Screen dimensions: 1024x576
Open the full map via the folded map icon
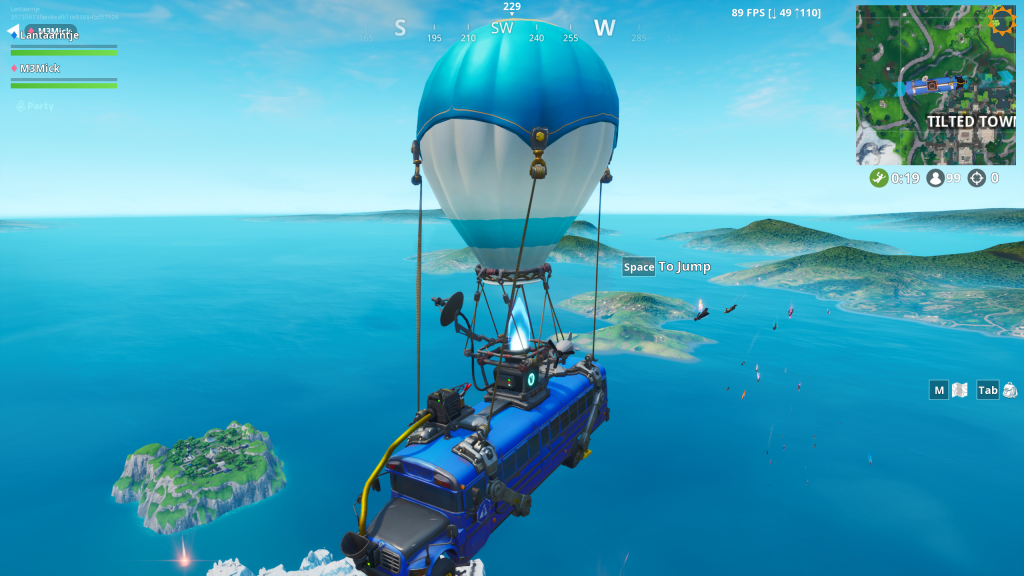coord(960,390)
